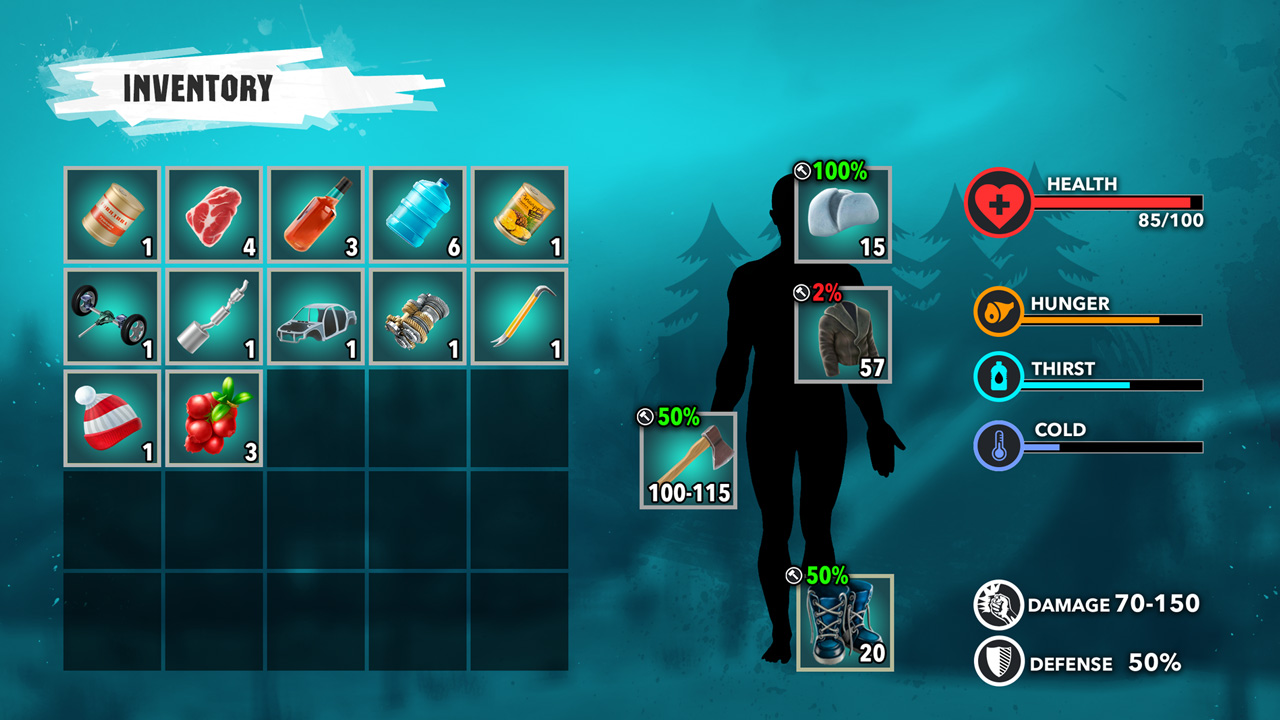
Task: Select the raw meat item
Action: coord(212,211)
